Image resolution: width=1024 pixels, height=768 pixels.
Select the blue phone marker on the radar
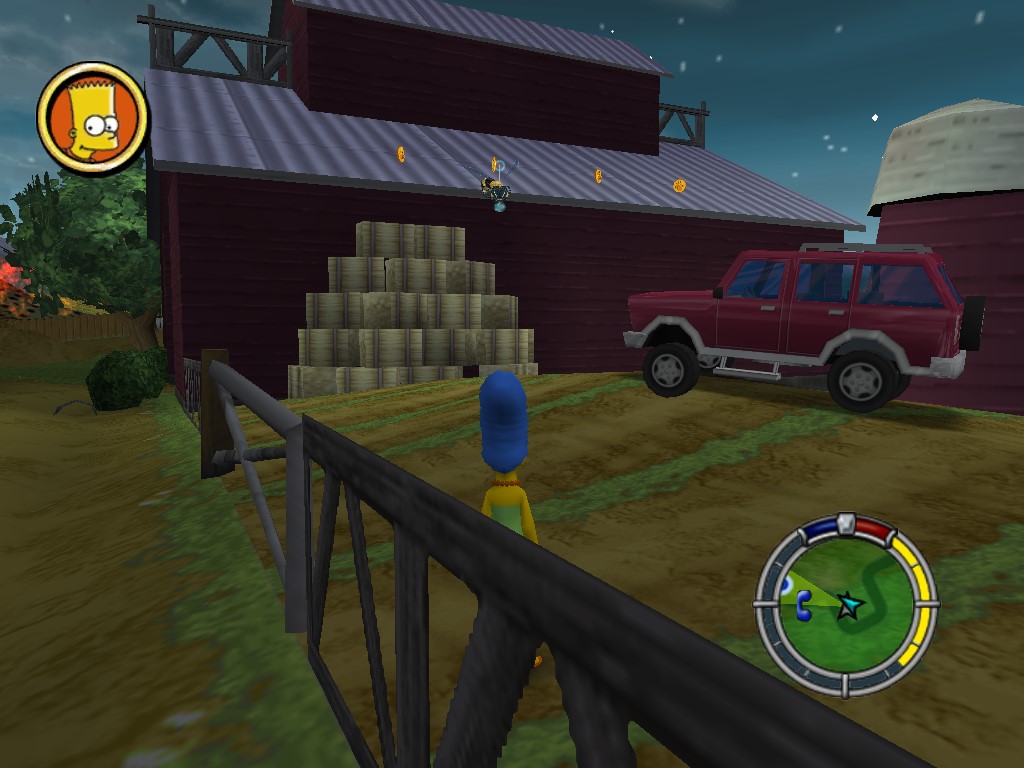(803, 605)
